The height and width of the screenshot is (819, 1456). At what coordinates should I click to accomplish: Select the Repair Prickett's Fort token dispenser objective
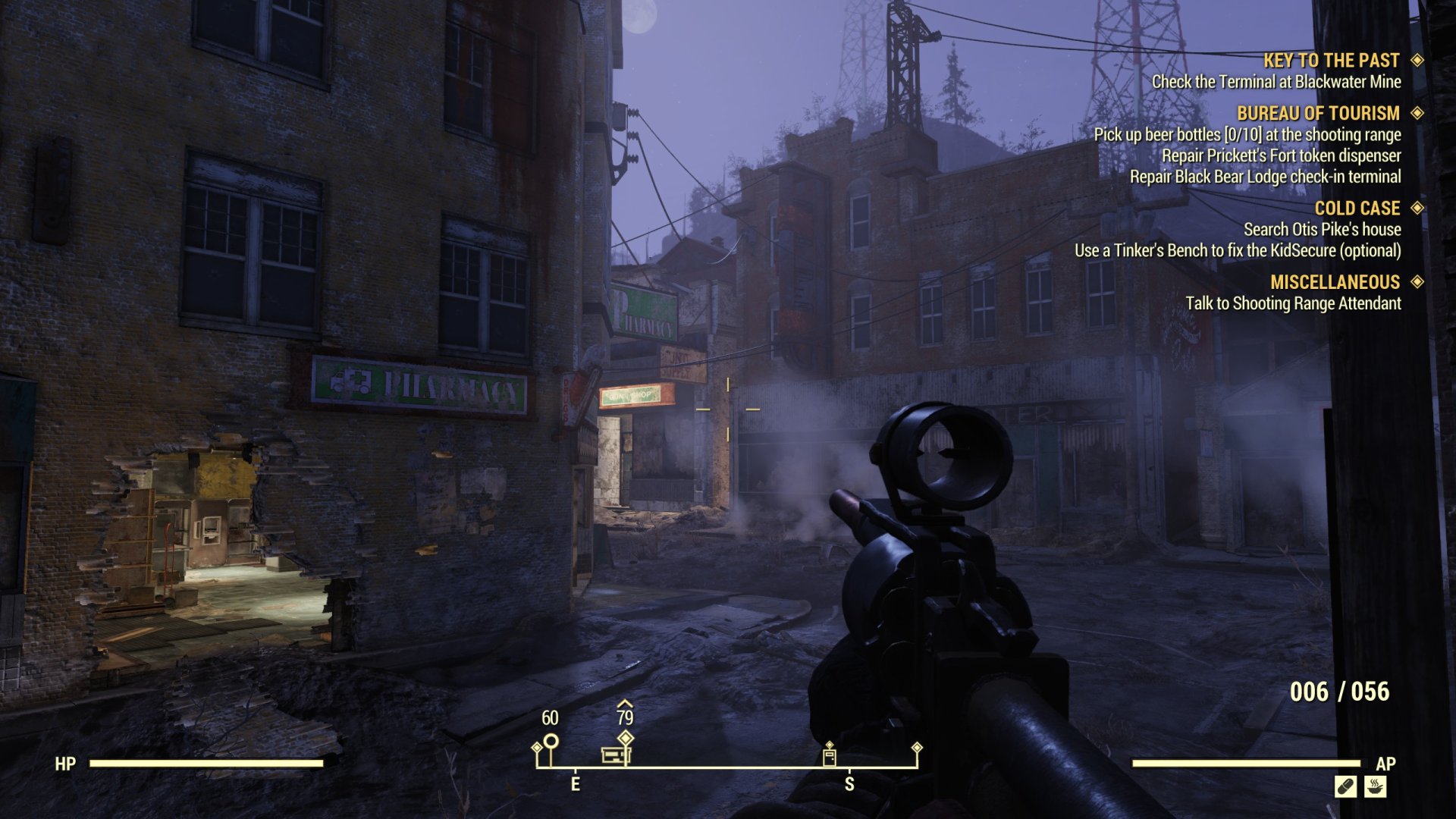(1281, 156)
